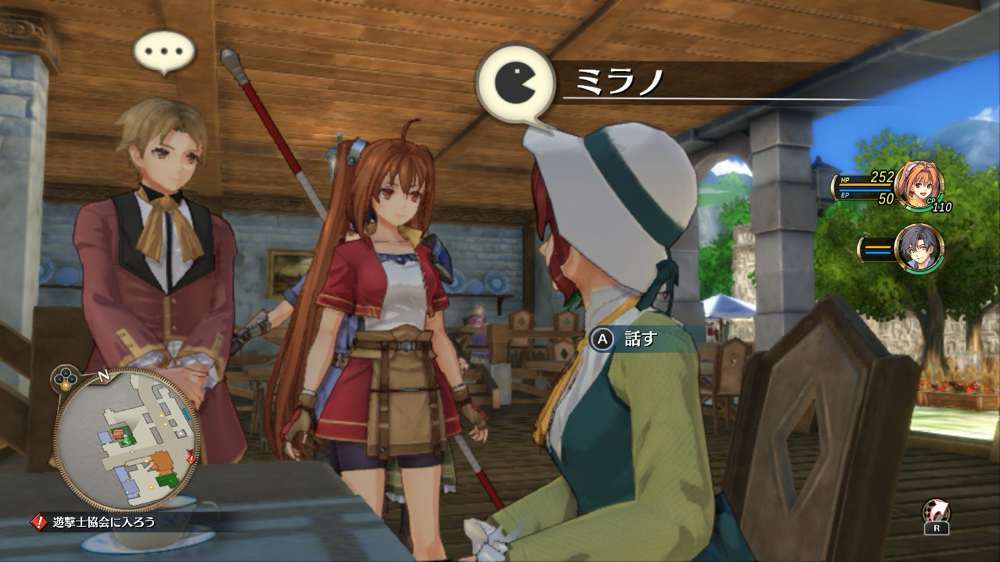The height and width of the screenshot is (562, 1000).
Task: Select the dark-haired boy party portrait
Action: 917,249
